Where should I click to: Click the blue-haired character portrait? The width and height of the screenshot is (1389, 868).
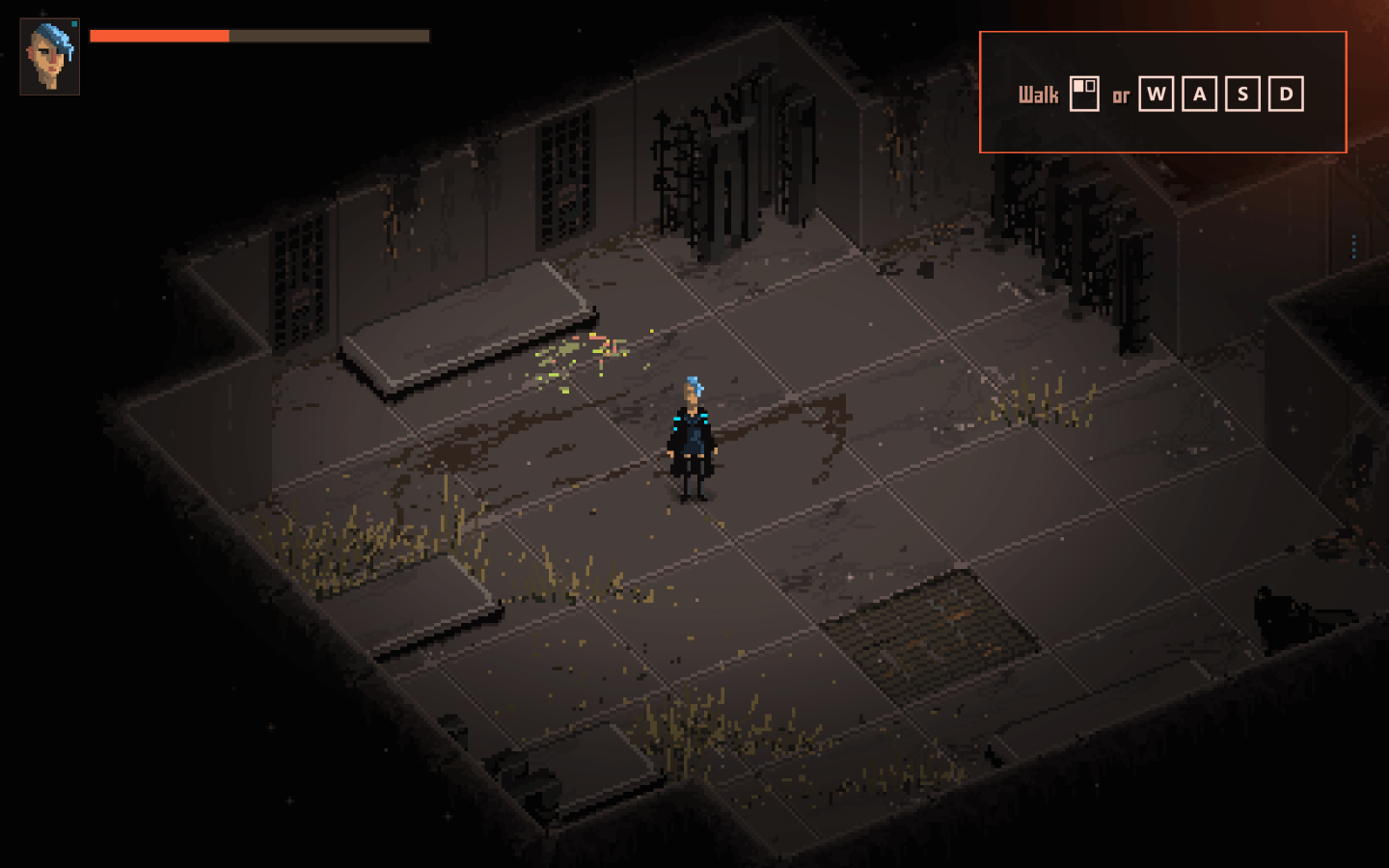(50, 57)
